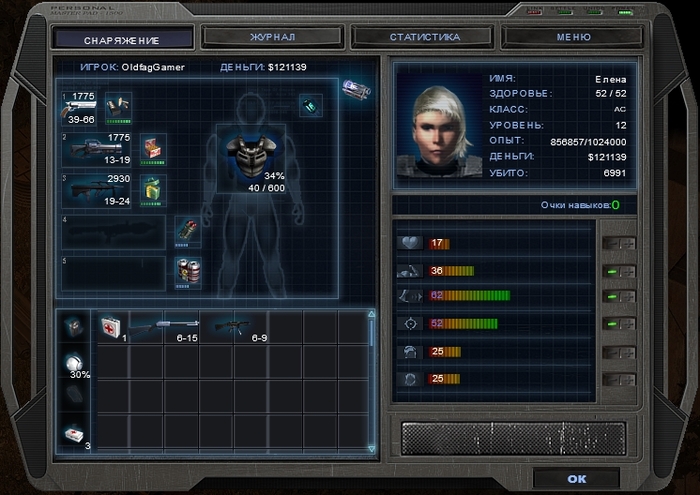Switch to the Журнал tab
The image size is (700, 495).
272,37
